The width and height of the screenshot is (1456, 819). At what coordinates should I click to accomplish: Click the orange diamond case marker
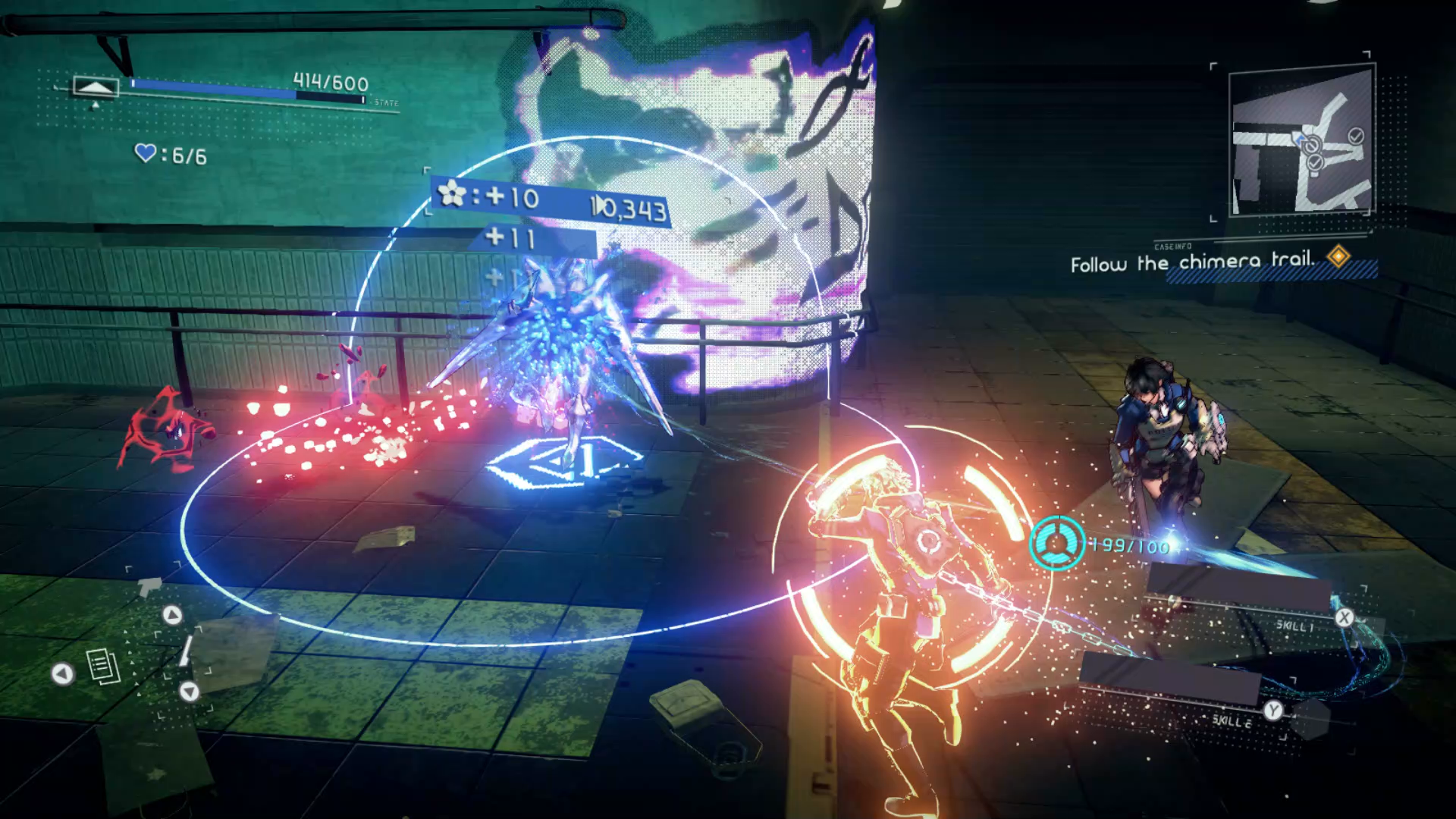click(x=1338, y=256)
